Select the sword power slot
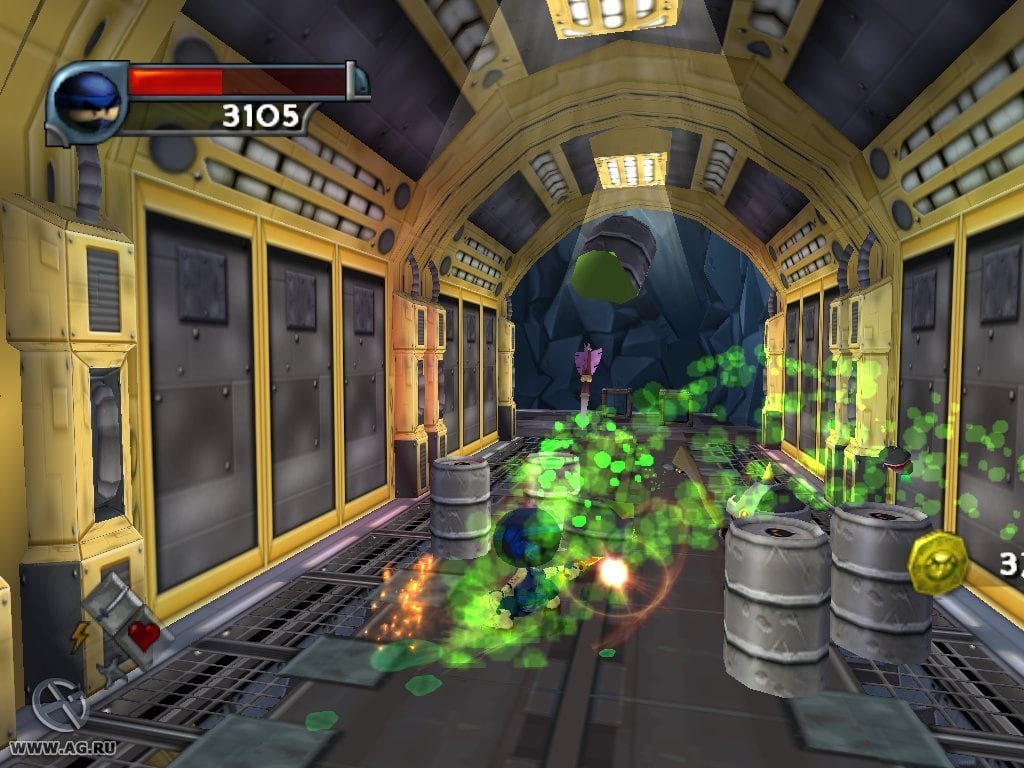The width and height of the screenshot is (1024, 768). click(112, 604)
